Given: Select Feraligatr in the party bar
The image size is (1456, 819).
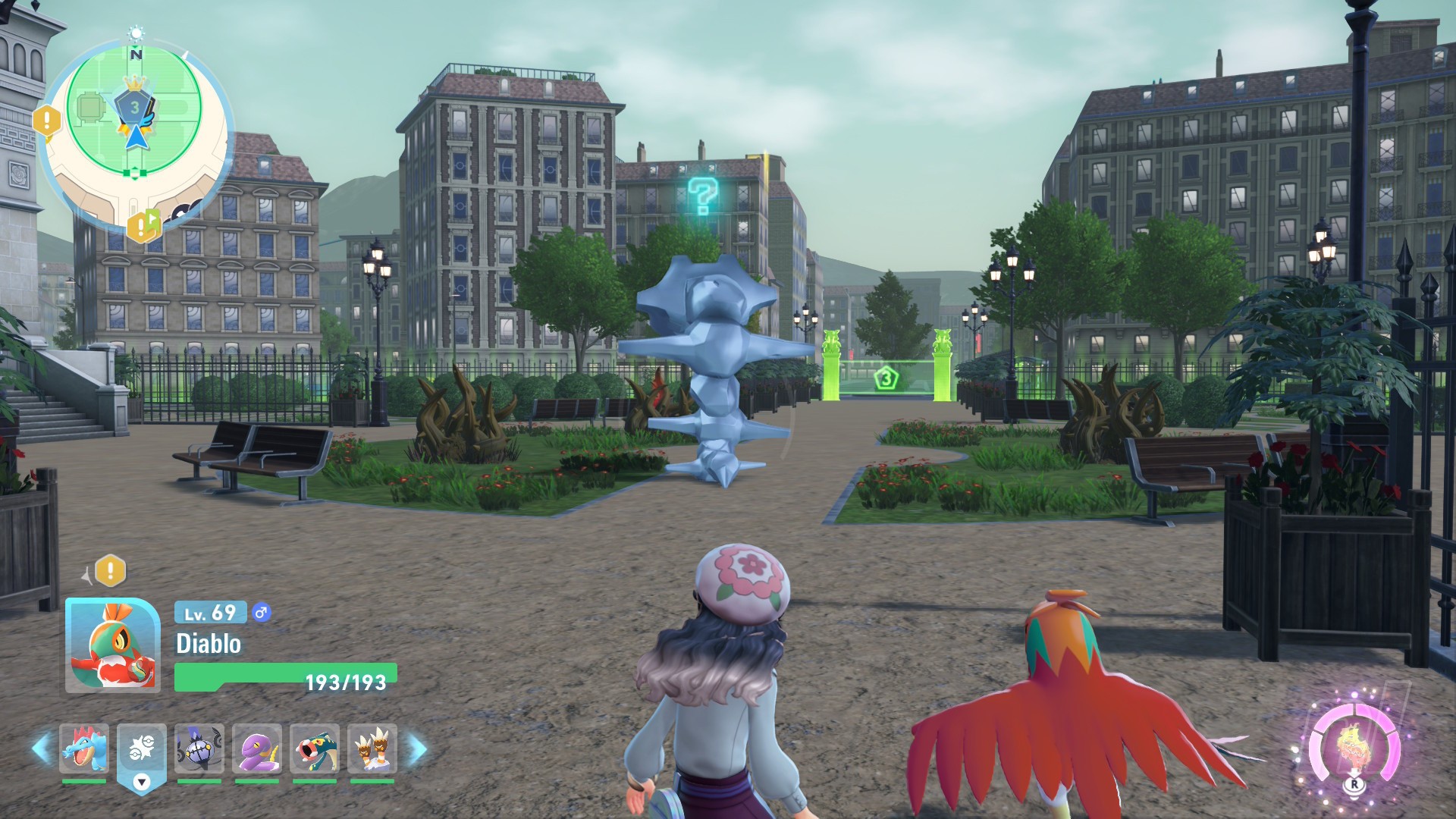Looking at the screenshot, I should coord(84,748).
